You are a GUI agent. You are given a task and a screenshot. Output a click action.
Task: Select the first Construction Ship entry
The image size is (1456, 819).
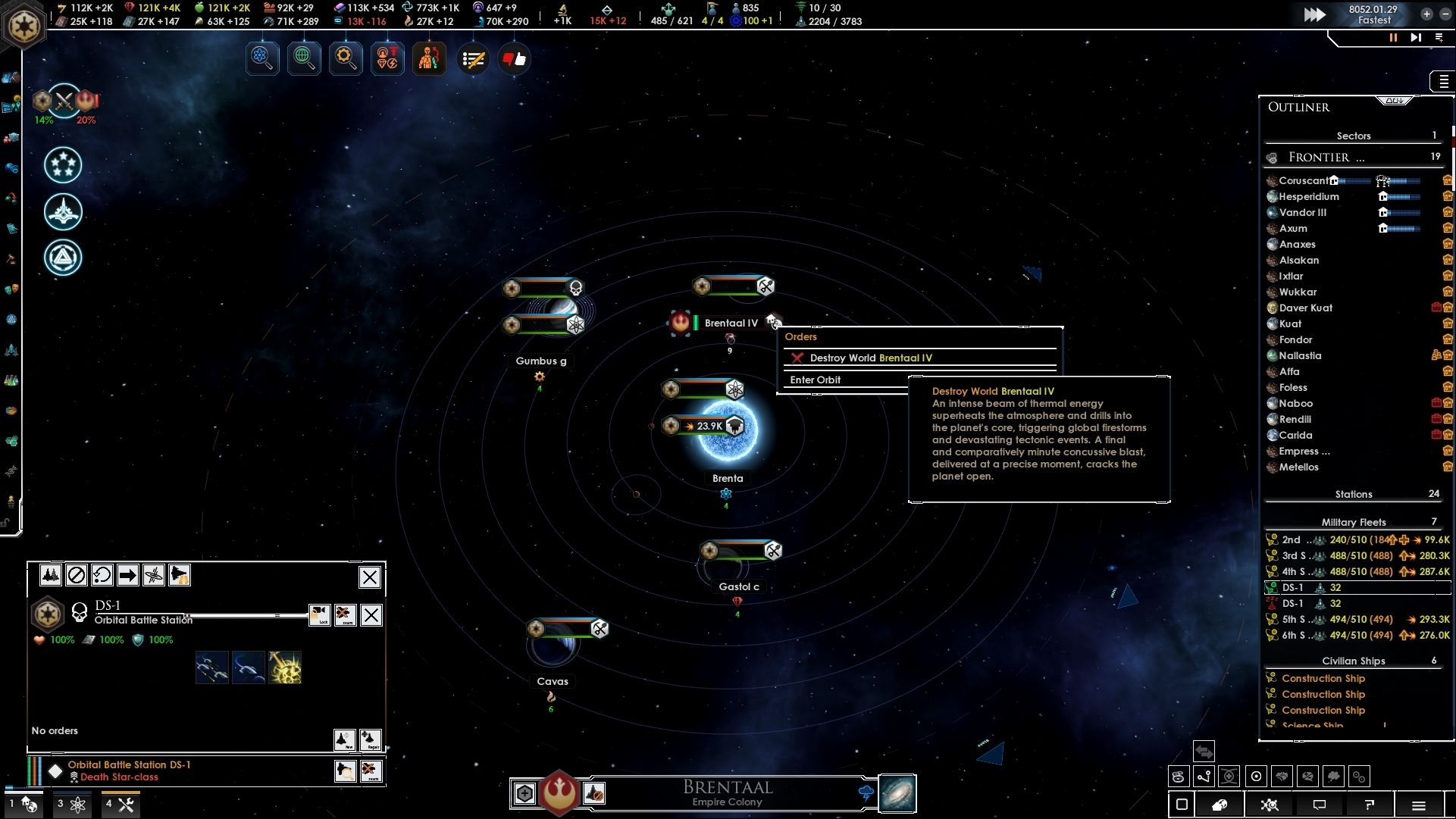point(1323,678)
